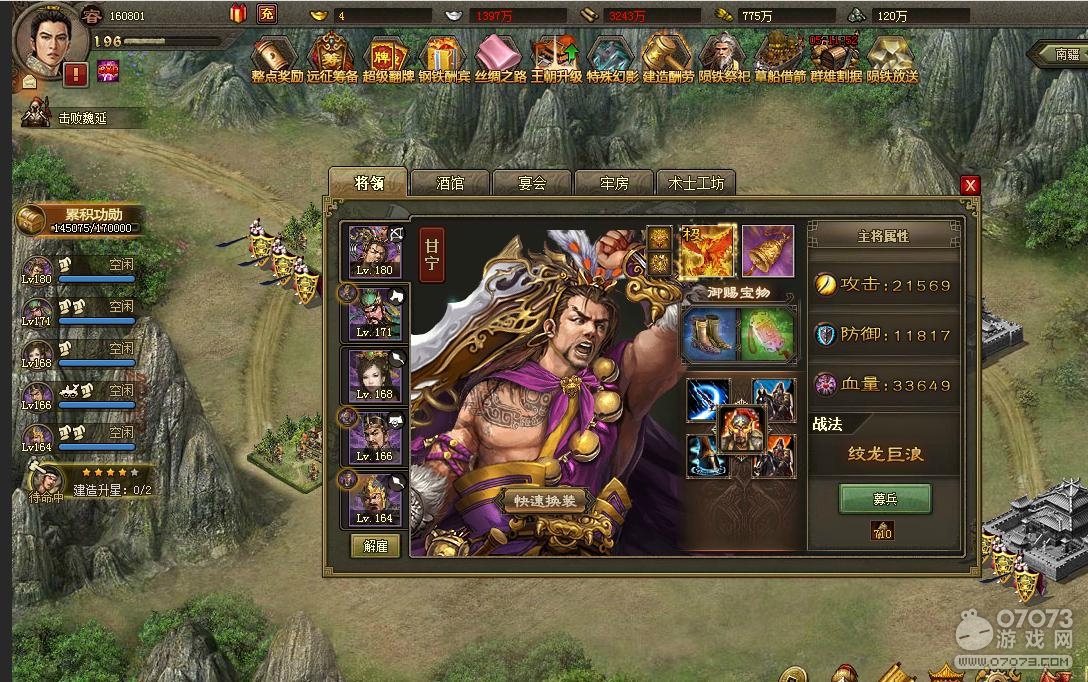This screenshot has height=682, width=1088.
Task: Open the 整点奖励 hourly reward icon
Action: pos(277,60)
